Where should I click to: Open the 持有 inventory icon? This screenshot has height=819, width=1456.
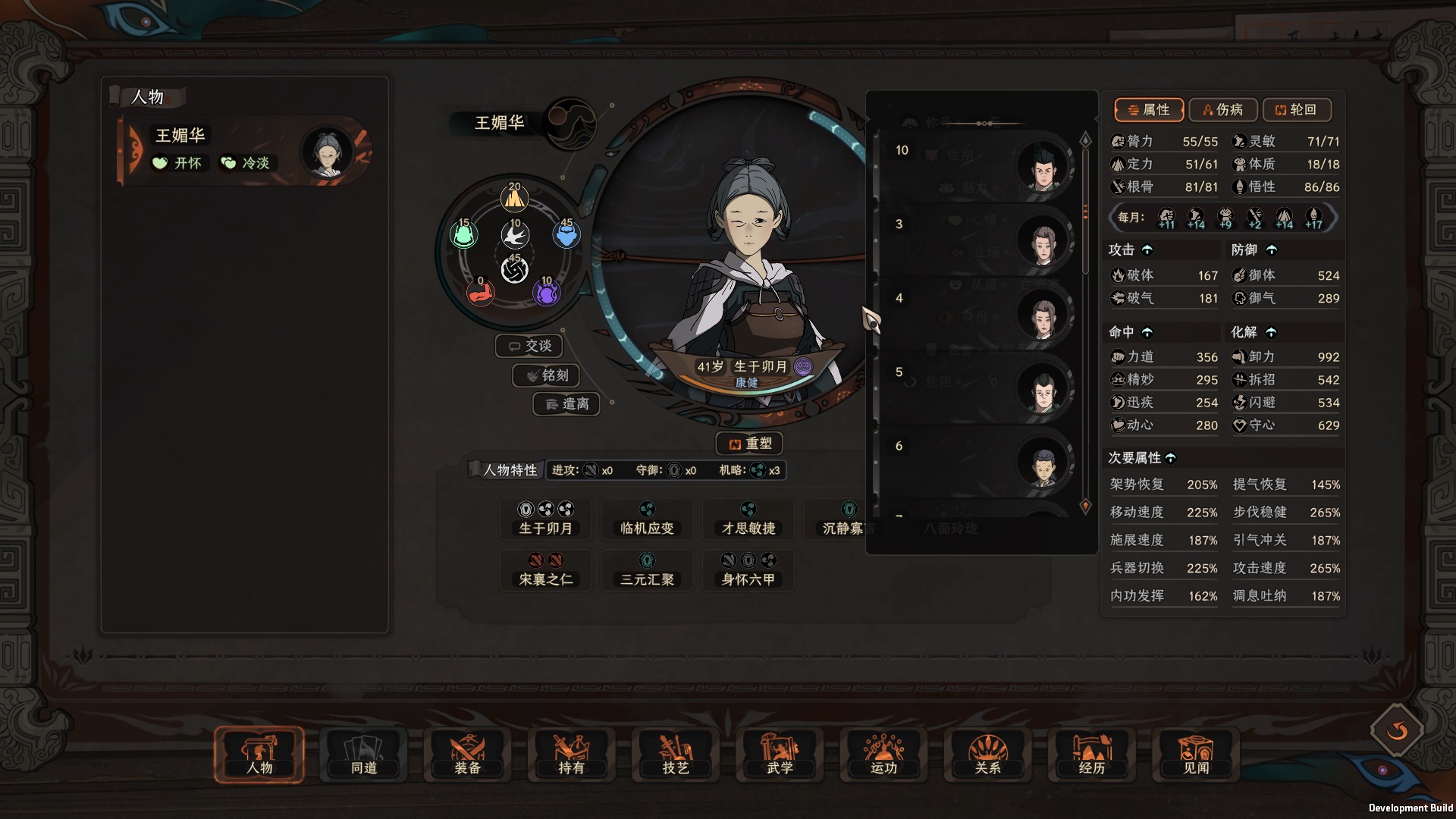point(571,755)
